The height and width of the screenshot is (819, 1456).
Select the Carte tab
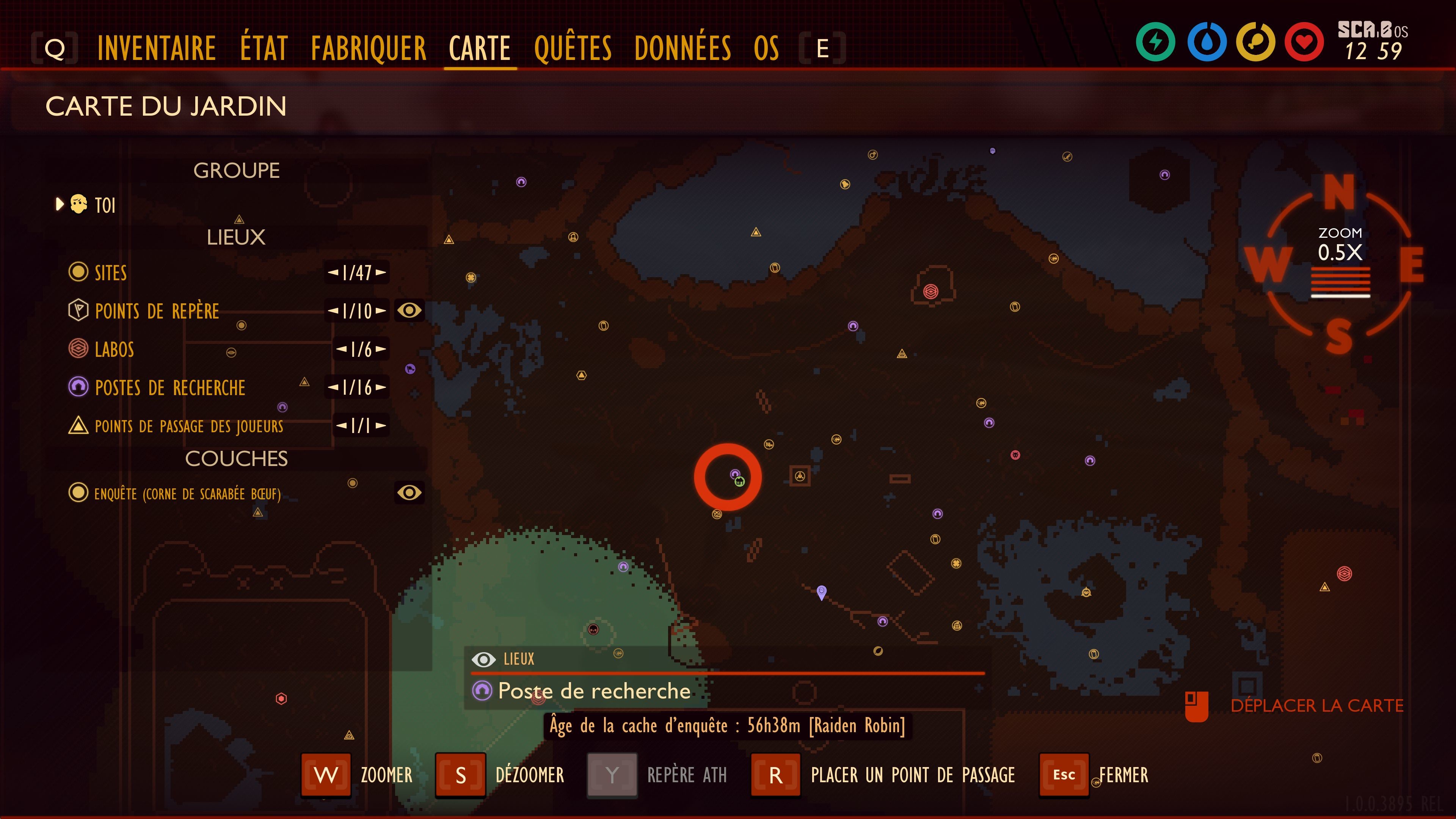pos(480,48)
